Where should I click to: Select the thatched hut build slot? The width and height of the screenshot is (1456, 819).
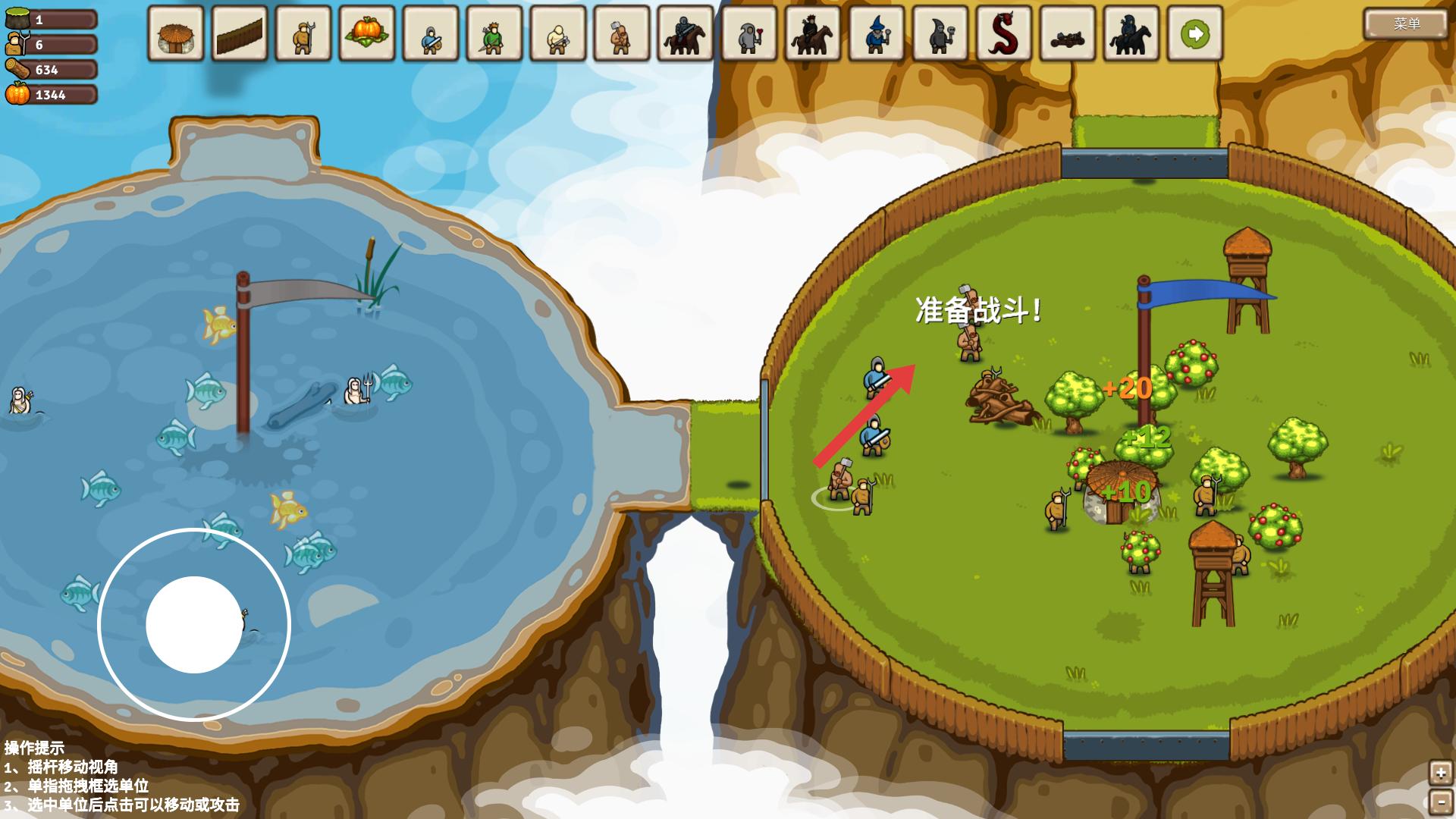point(175,34)
